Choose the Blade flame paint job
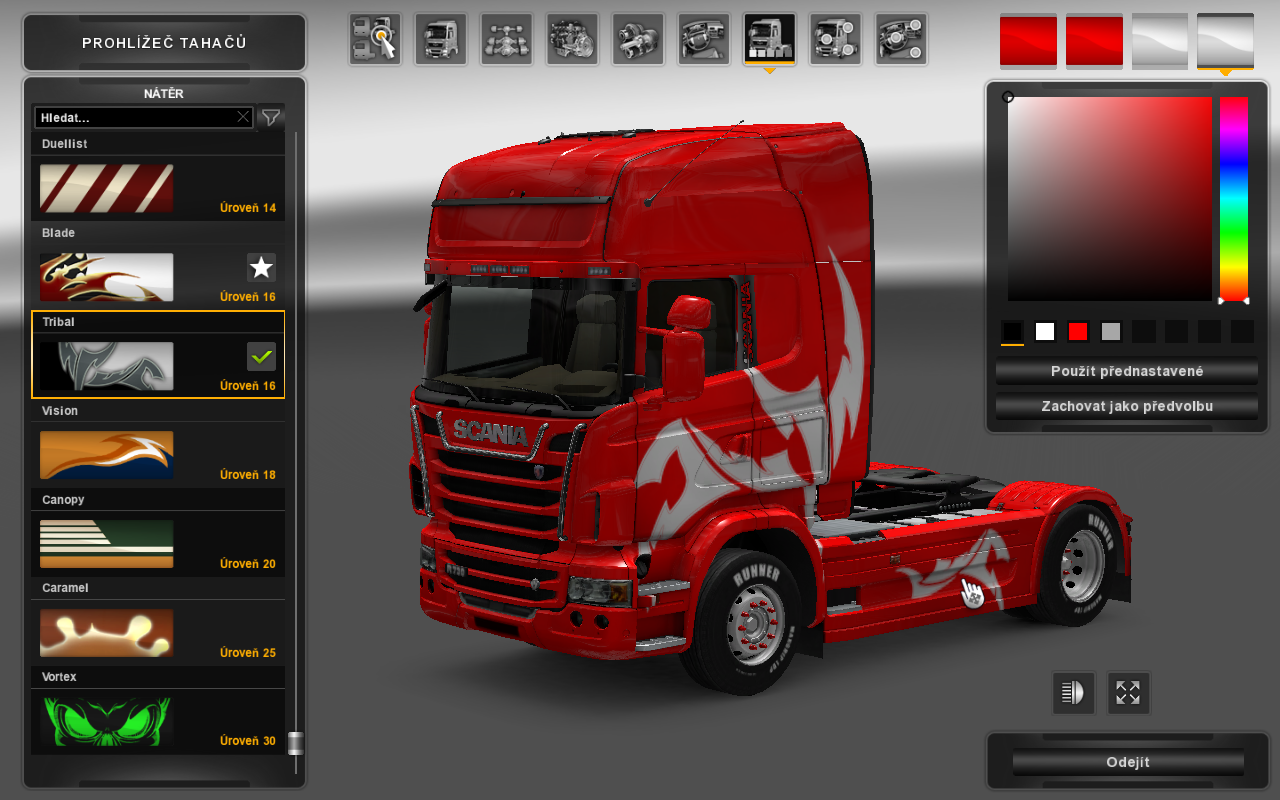Screen dimensions: 1280x800 tap(106, 277)
